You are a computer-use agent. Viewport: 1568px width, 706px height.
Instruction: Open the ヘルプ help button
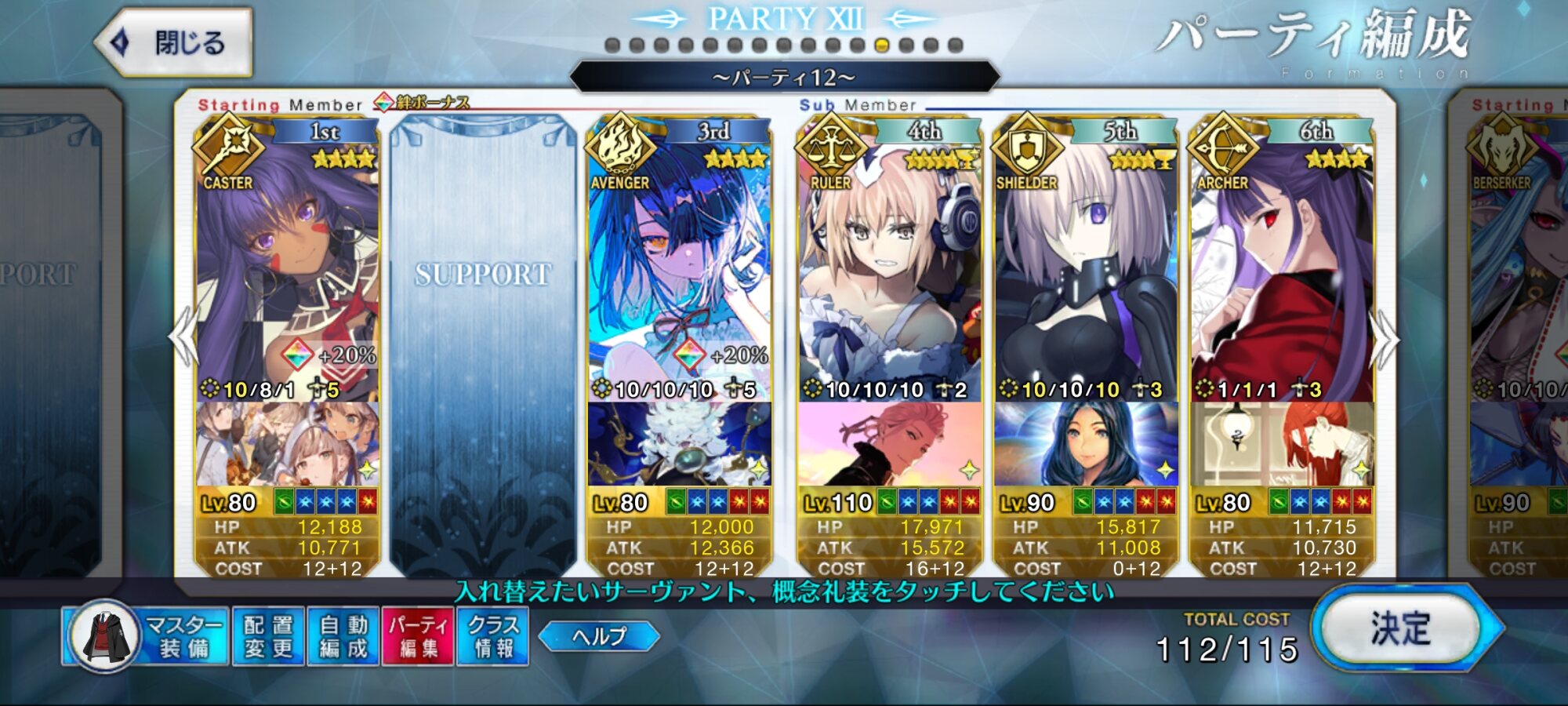click(599, 636)
